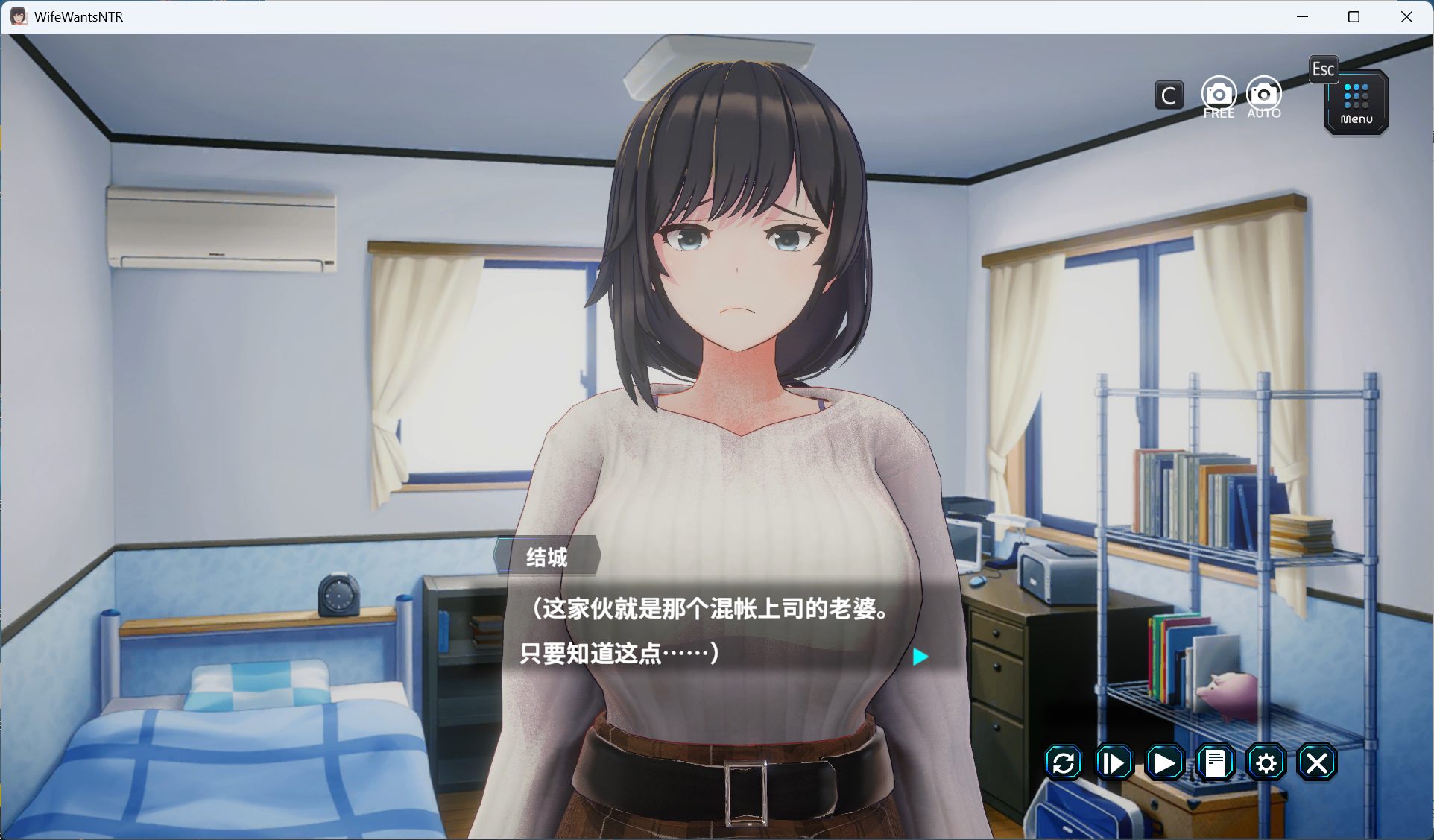Maximize the game window
This screenshot has height=840, width=1434.
coord(1354,16)
